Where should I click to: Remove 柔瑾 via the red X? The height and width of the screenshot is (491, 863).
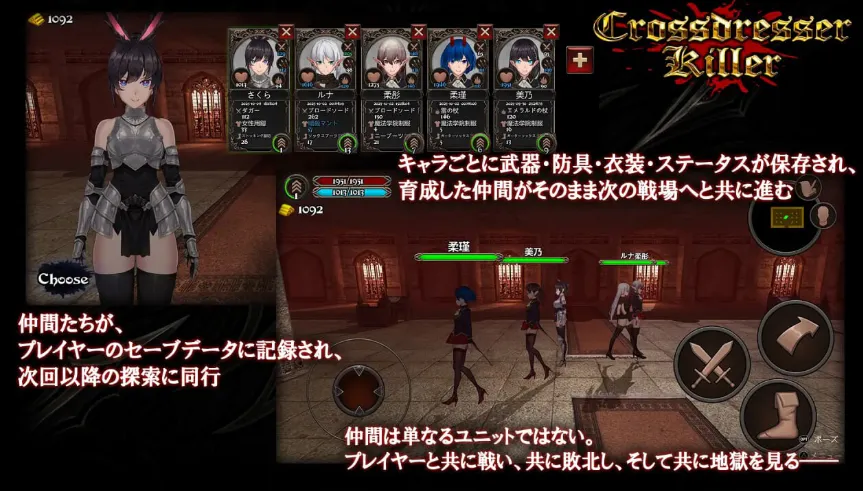tap(484, 32)
